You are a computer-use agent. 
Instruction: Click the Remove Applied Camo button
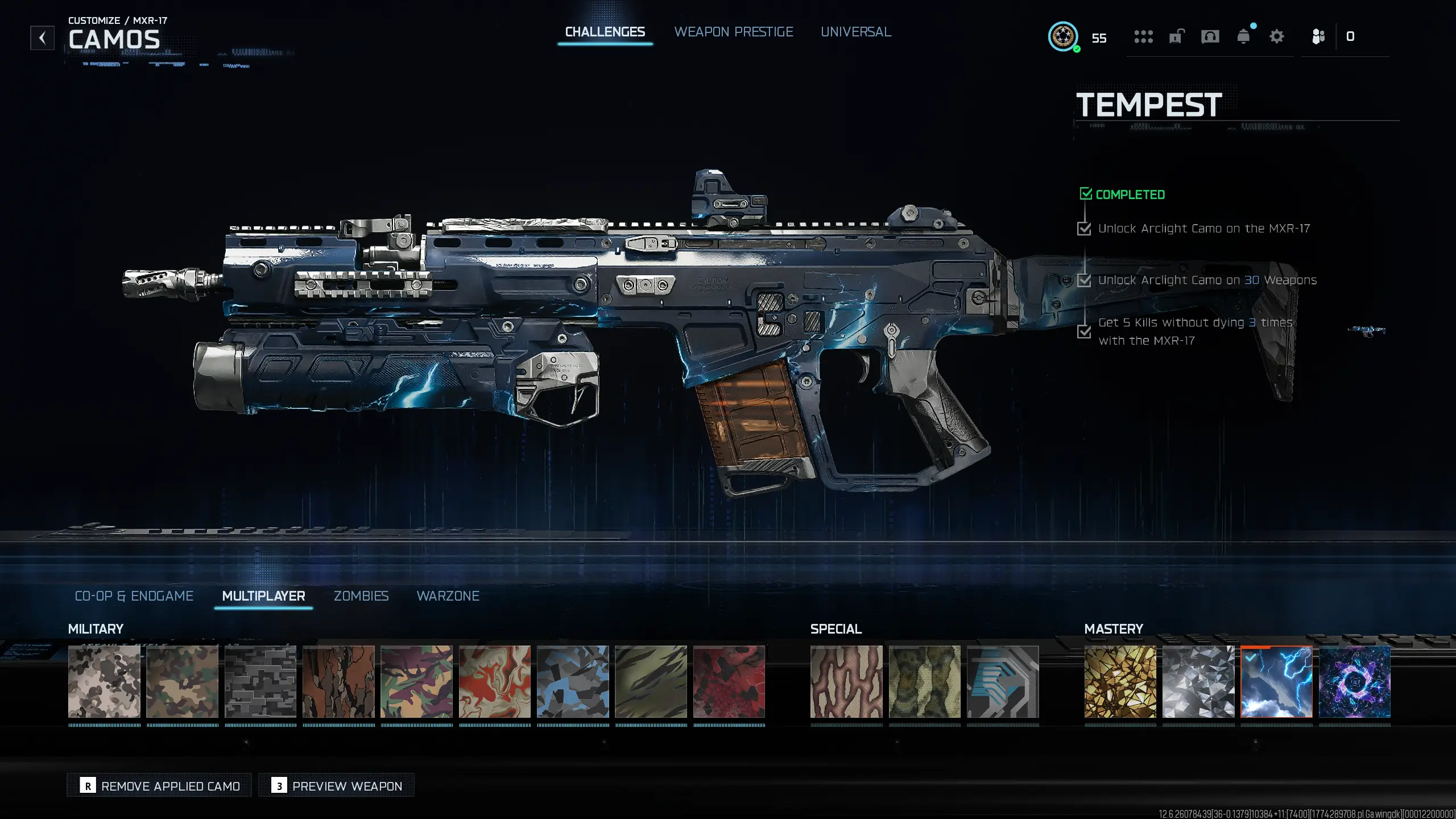click(160, 785)
